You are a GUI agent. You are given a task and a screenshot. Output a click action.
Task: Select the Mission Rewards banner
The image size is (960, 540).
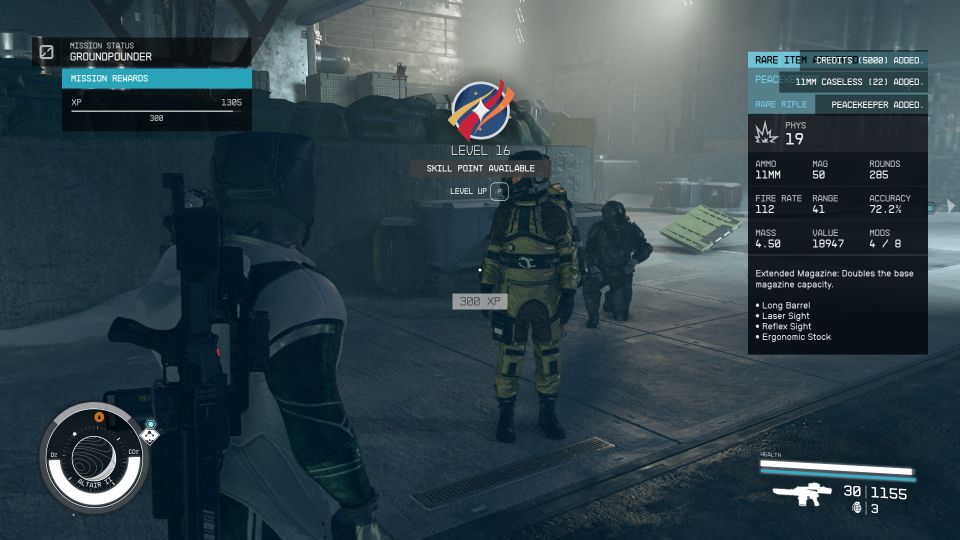click(x=156, y=78)
